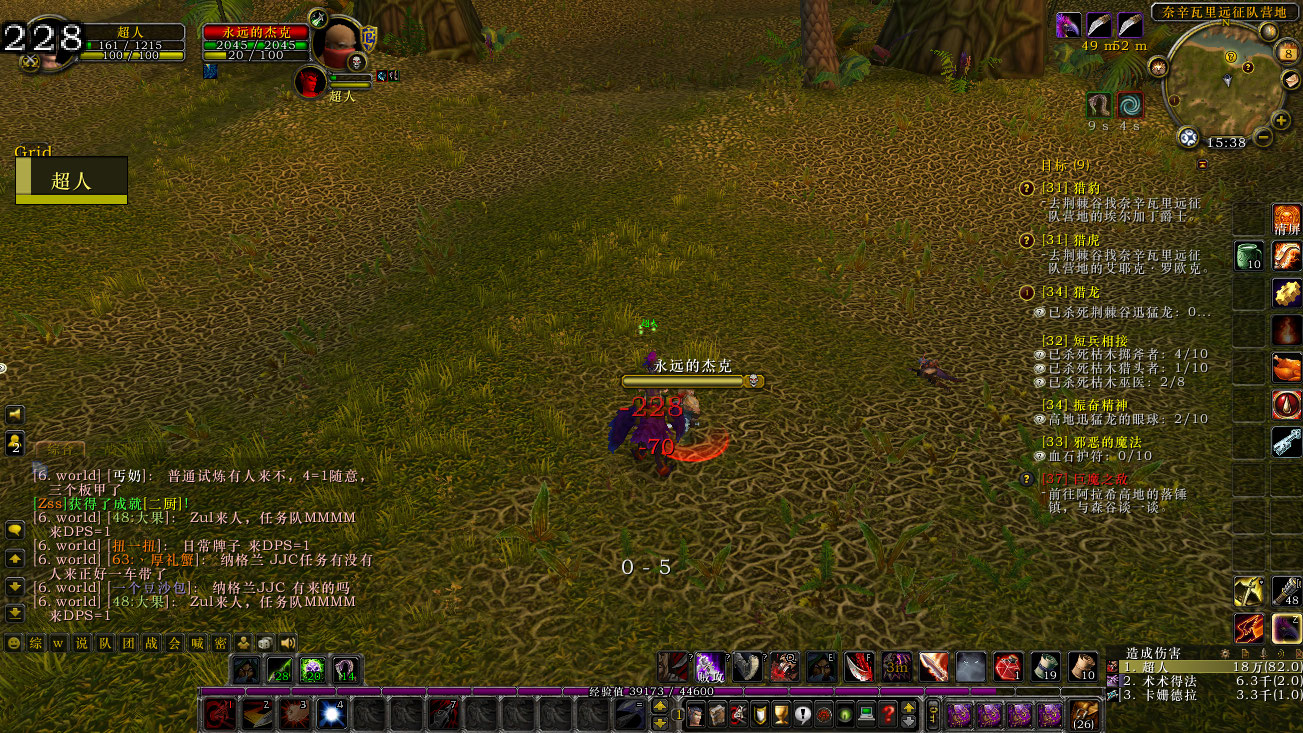Open the calendar icon on the minimap

1288,52
